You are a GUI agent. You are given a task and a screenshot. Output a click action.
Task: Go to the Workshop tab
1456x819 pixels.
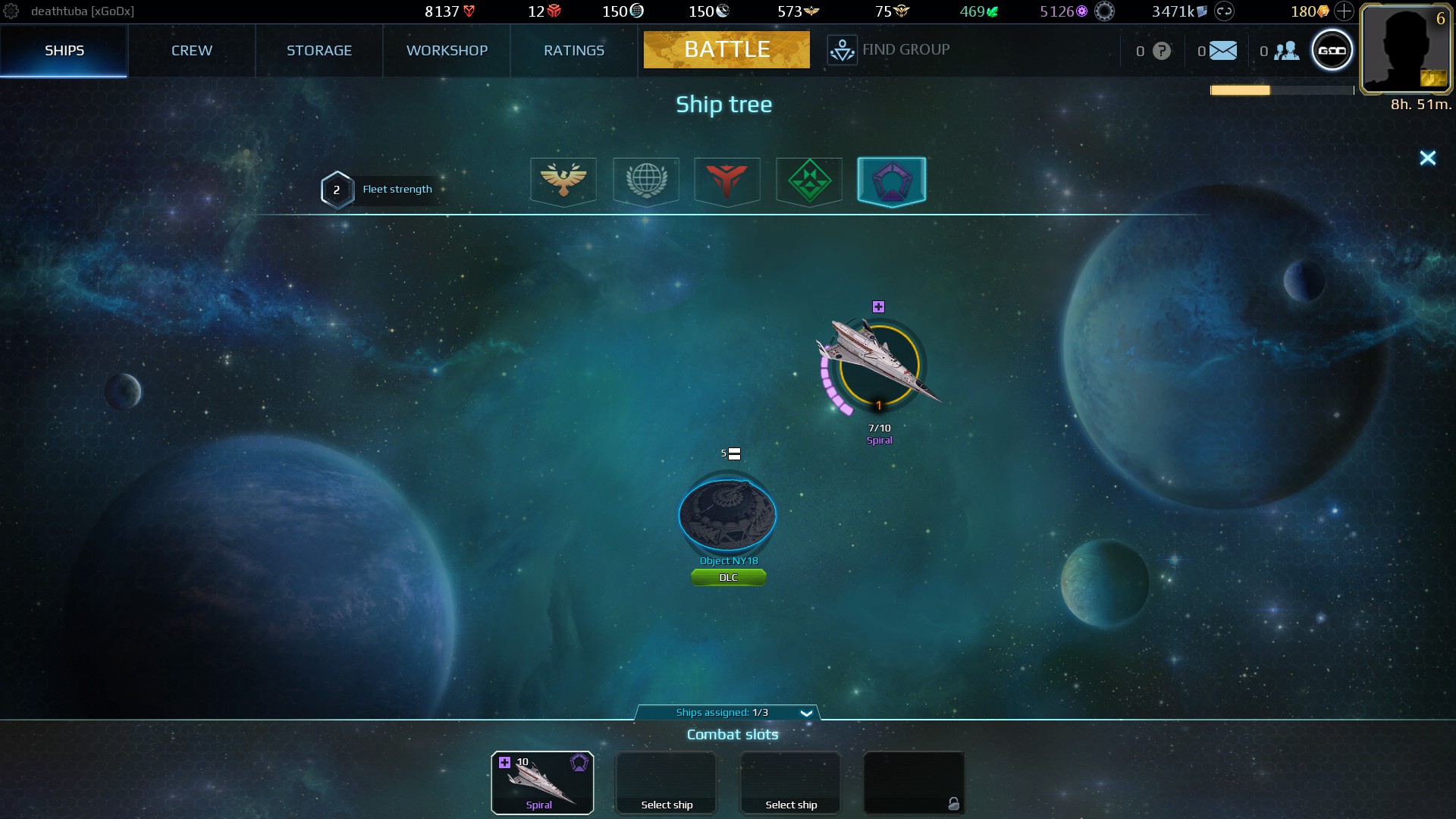coord(447,51)
